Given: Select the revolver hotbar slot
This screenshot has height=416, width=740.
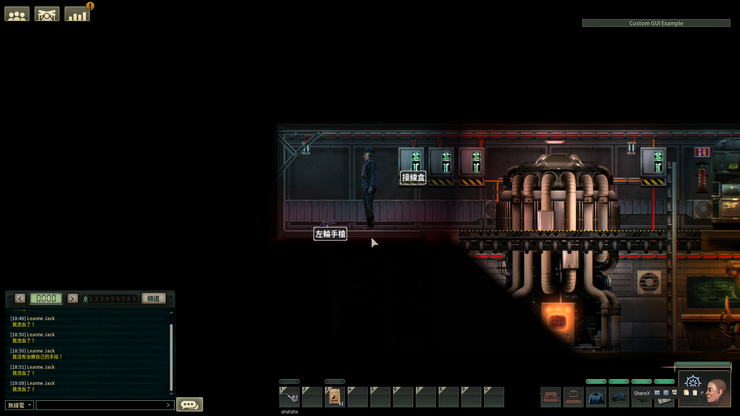Looking at the screenshot, I should click(289, 397).
